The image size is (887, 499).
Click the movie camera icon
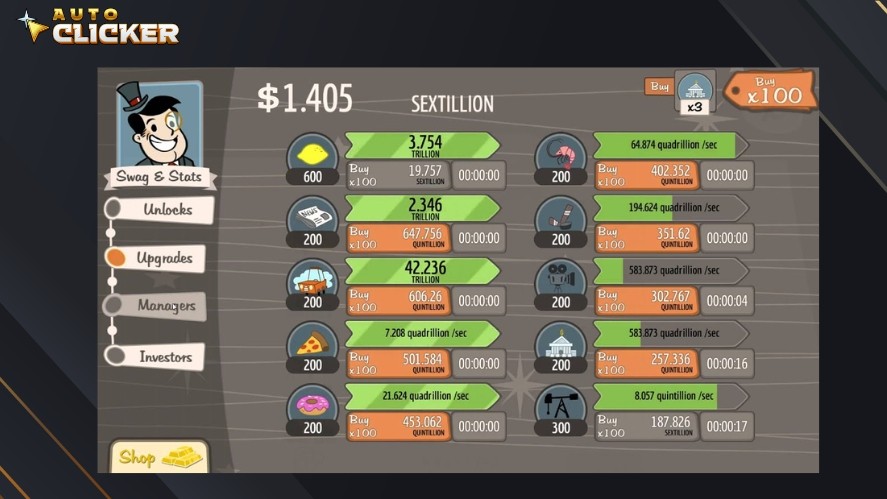coord(560,281)
